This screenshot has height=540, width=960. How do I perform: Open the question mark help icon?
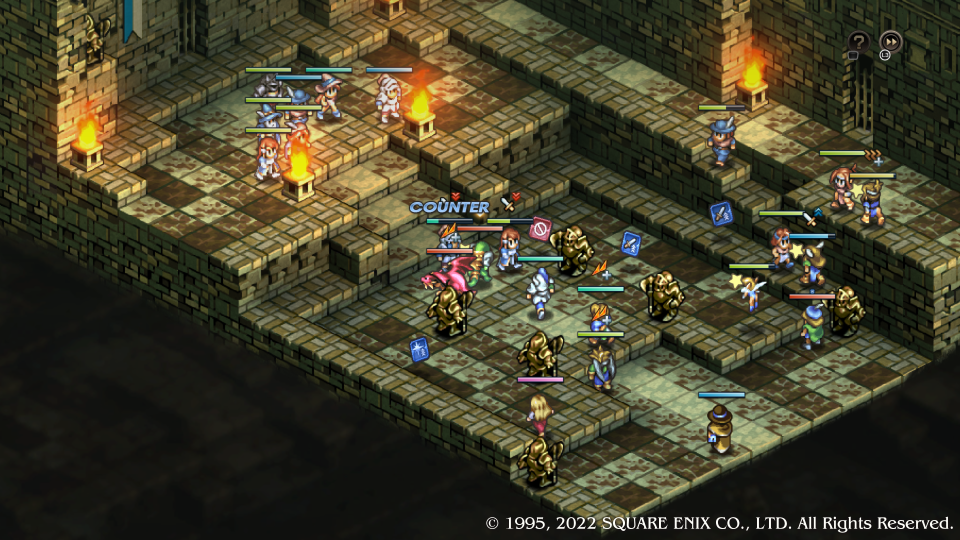(858, 42)
